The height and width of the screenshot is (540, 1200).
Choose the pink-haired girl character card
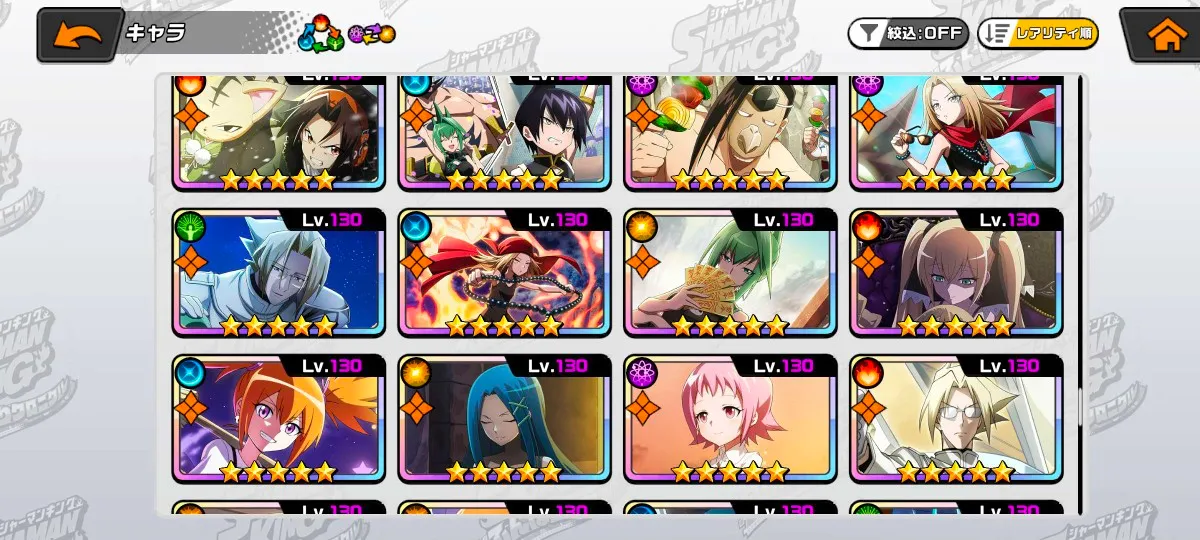pos(730,418)
